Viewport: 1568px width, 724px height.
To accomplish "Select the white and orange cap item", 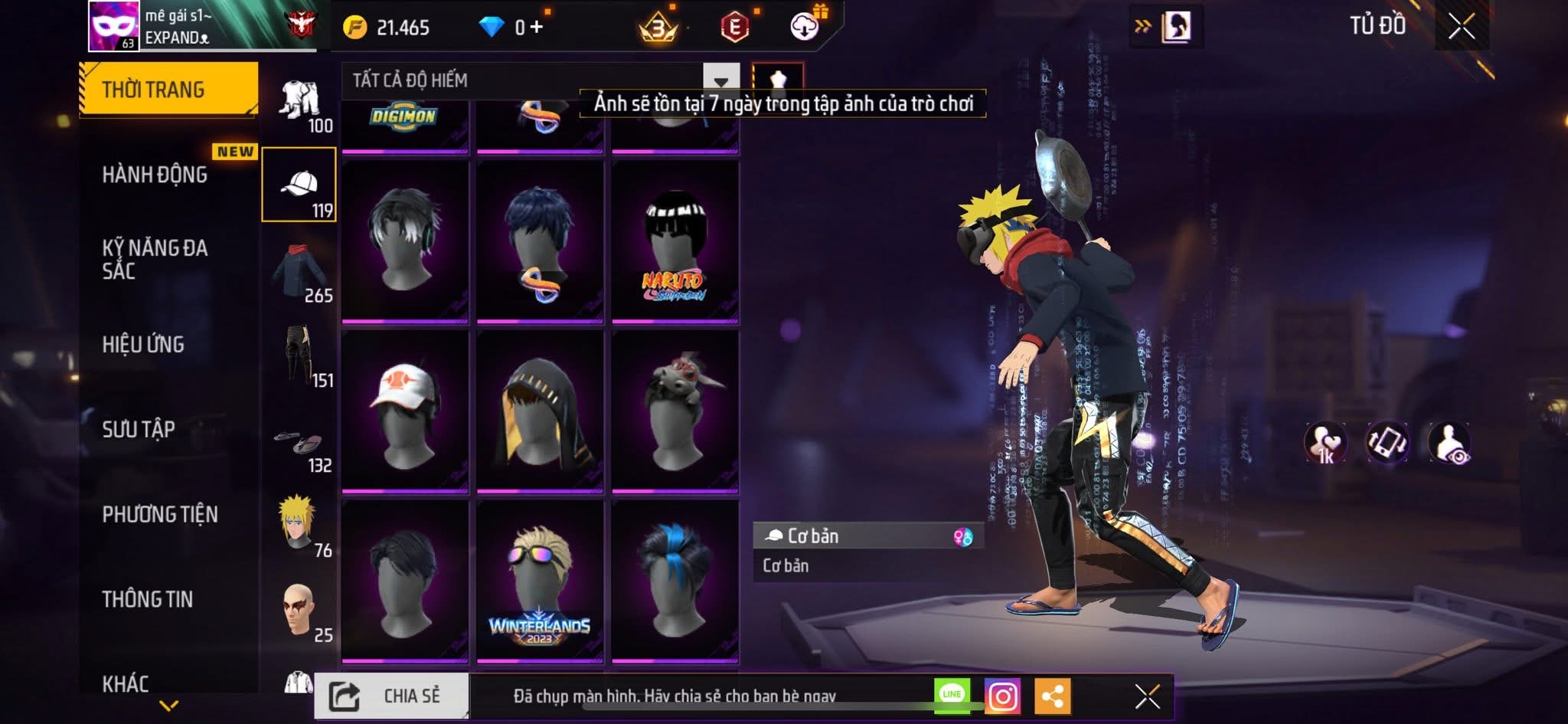I will tap(405, 411).
